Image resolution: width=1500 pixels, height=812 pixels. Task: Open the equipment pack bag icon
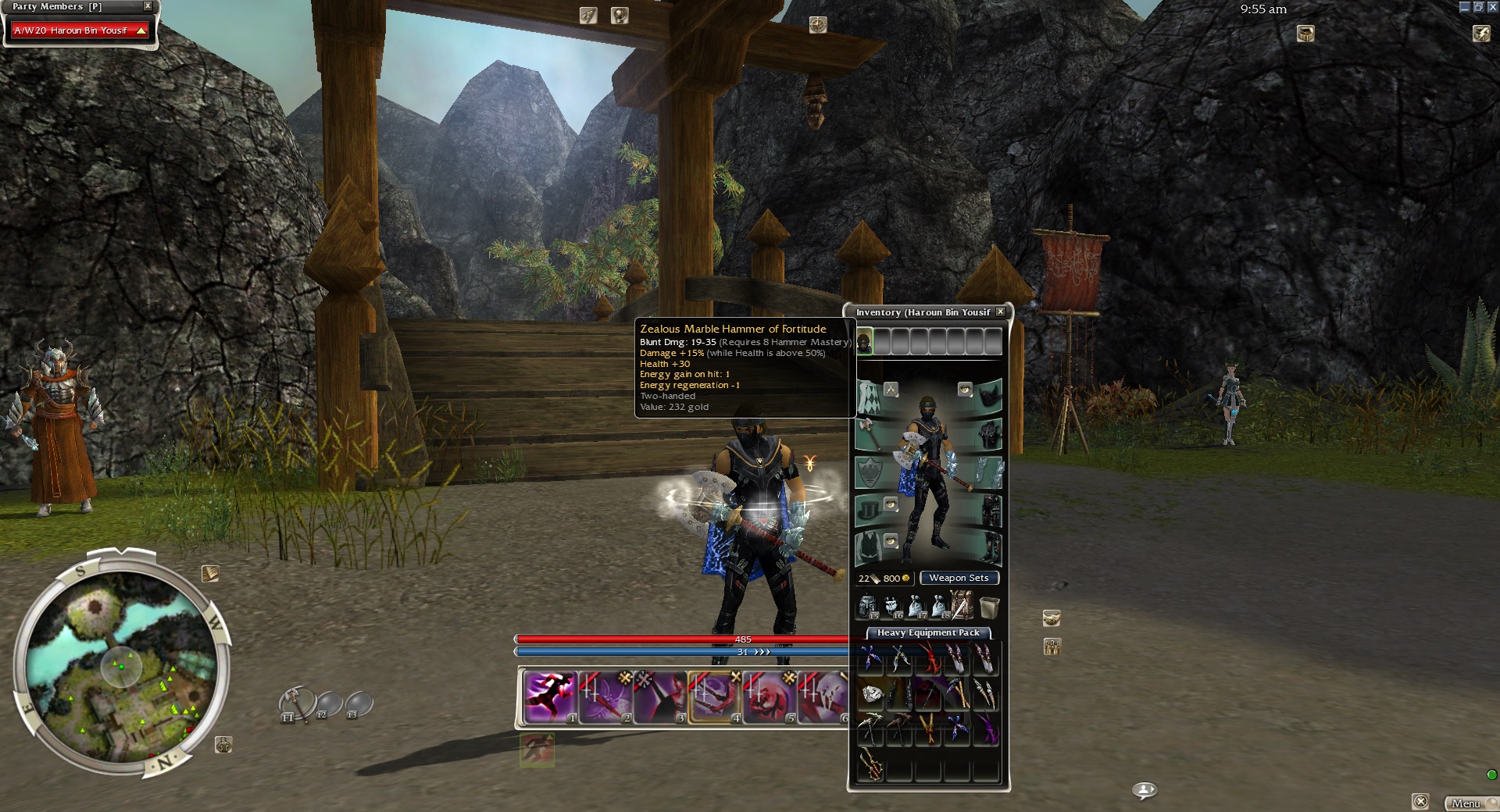pyautogui.click(x=962, y=605)
